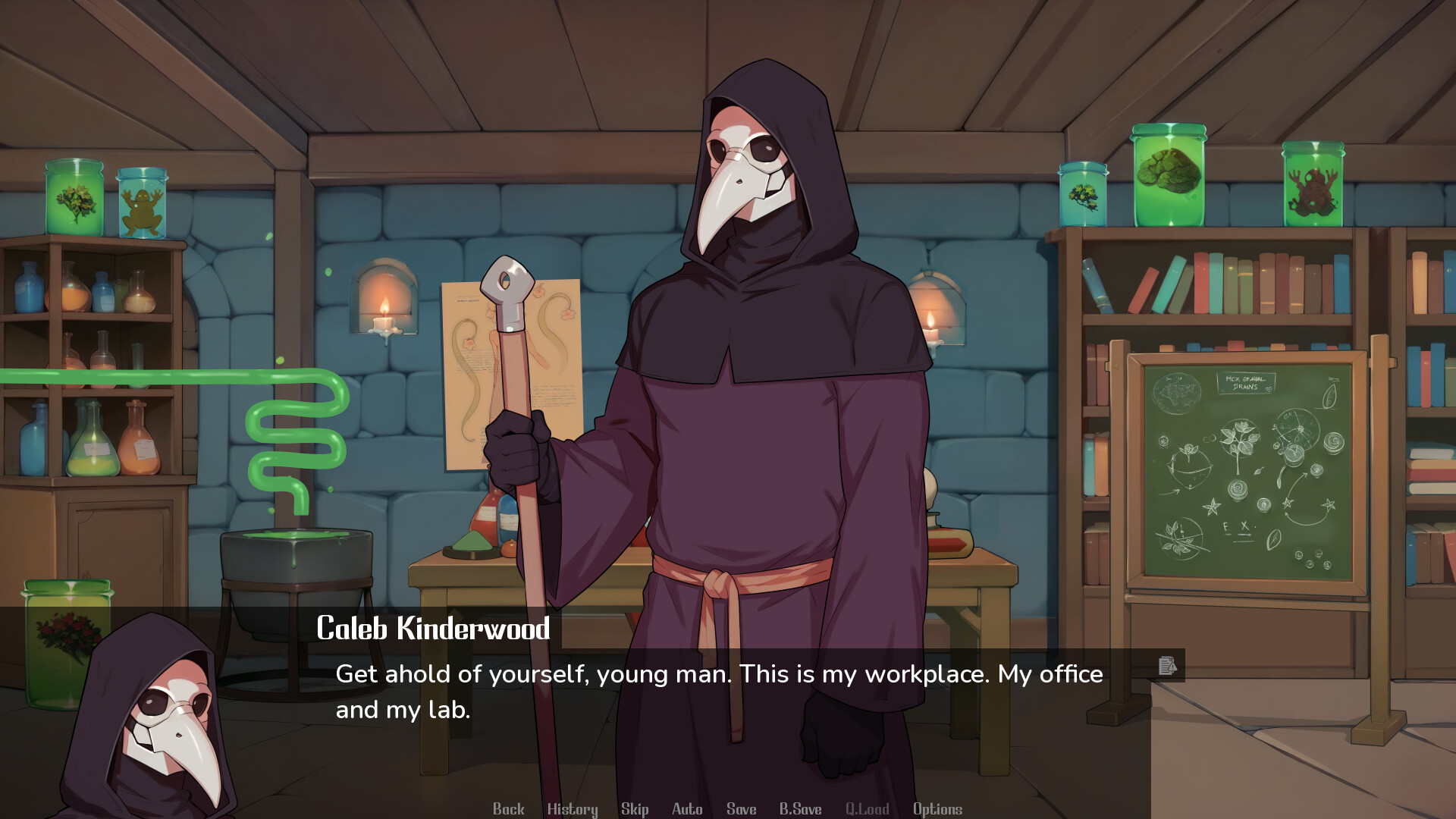Click the script notes warning icon

(1166, 667)
